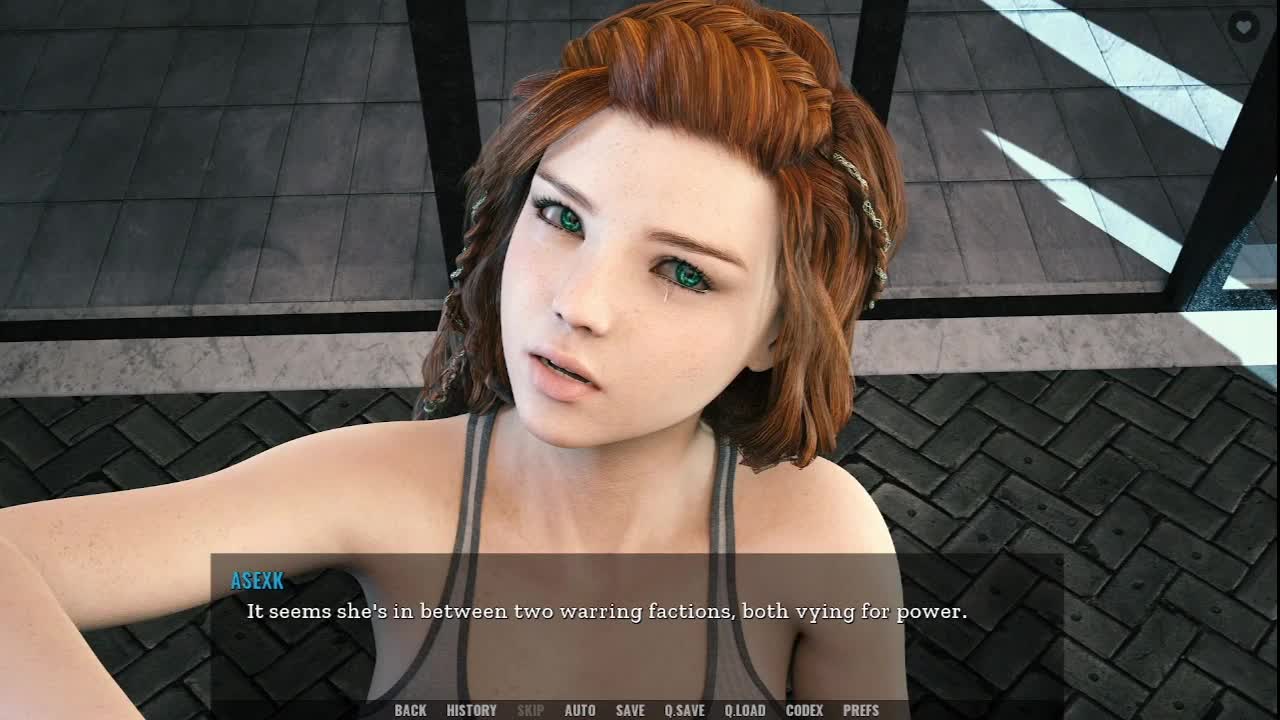Open the dialogue HISTORY log
Image resolution: width=1280 pixels, height=720 pixels.
pos(471,710)
